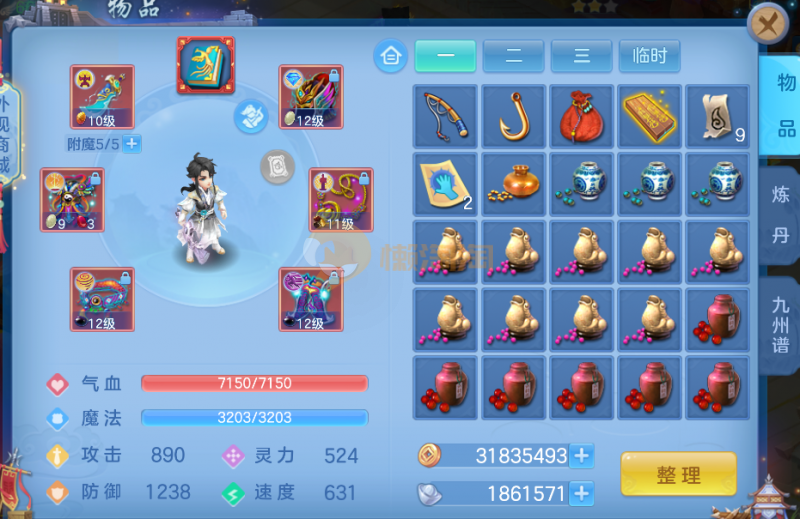Open the 临时 temporary bag page
This screenshot has width=800, height=519.
point(649,56)
